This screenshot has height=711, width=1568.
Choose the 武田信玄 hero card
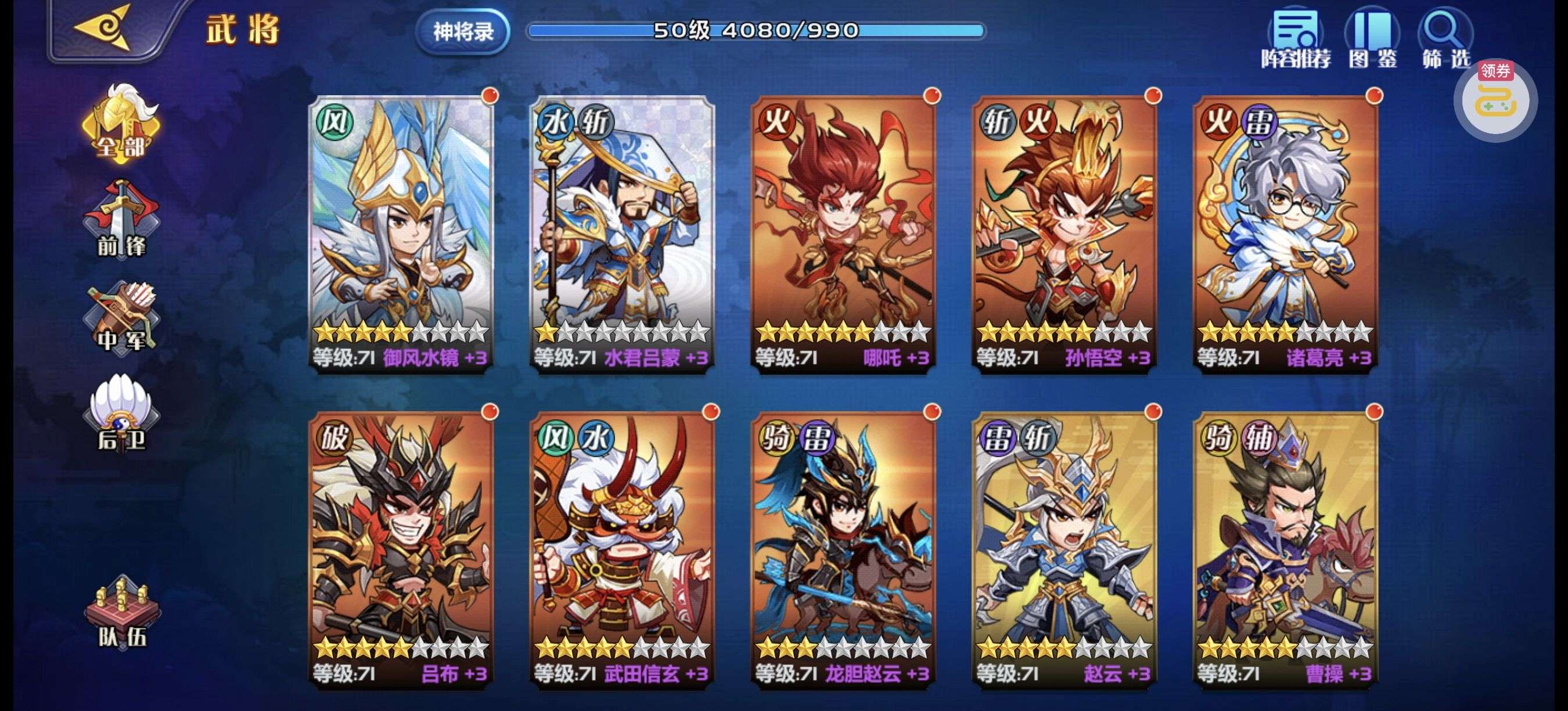pyautogui.click(x=622, y=548)
